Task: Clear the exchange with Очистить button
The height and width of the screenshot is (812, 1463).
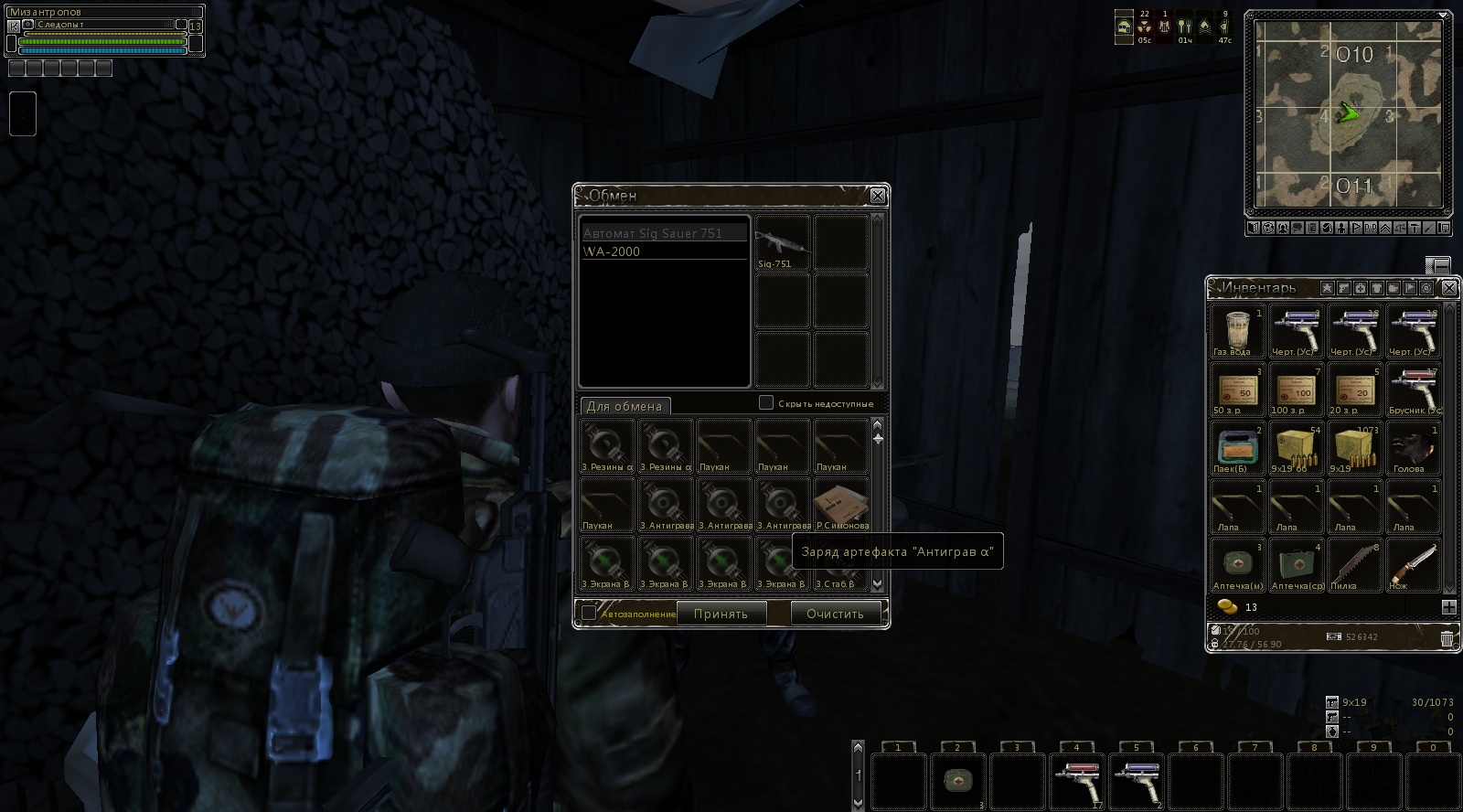Action: [x=834, y=614]
